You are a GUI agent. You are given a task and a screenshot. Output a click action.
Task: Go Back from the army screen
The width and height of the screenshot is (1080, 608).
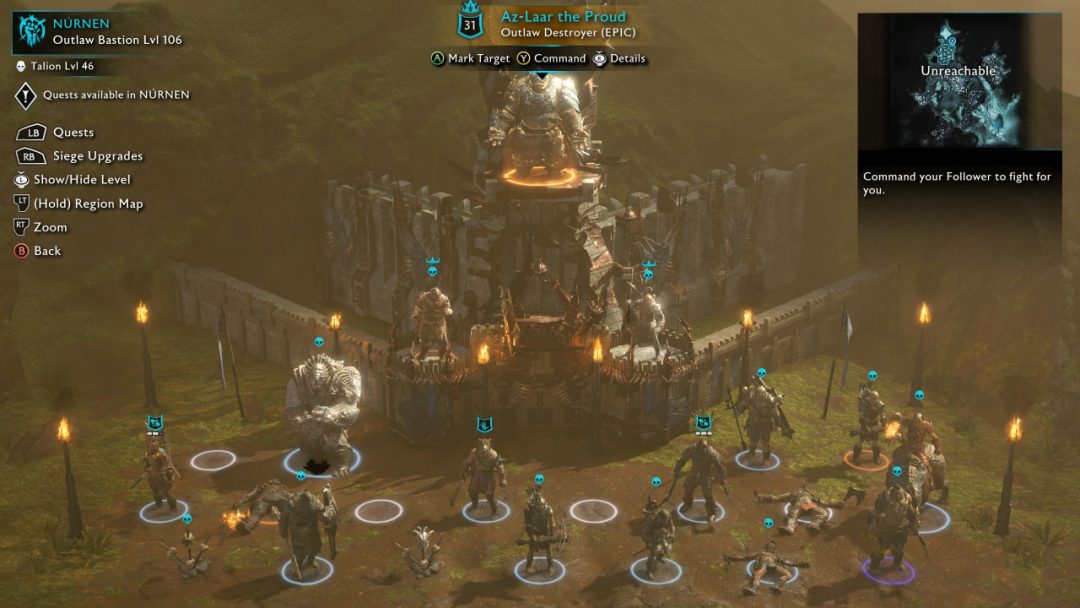click(x=46, y=251)
